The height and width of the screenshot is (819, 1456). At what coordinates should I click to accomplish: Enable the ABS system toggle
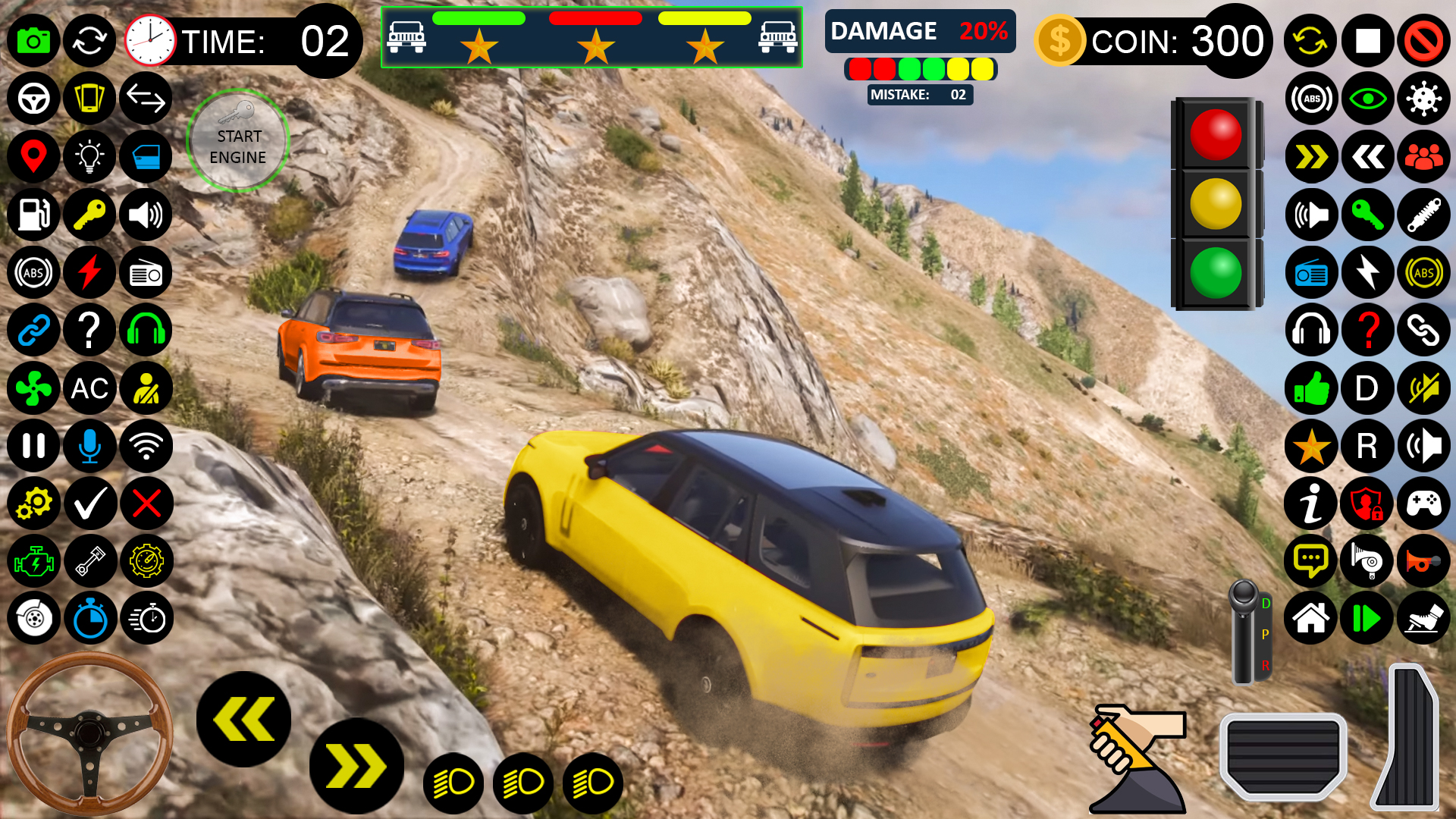coord(33,272)
